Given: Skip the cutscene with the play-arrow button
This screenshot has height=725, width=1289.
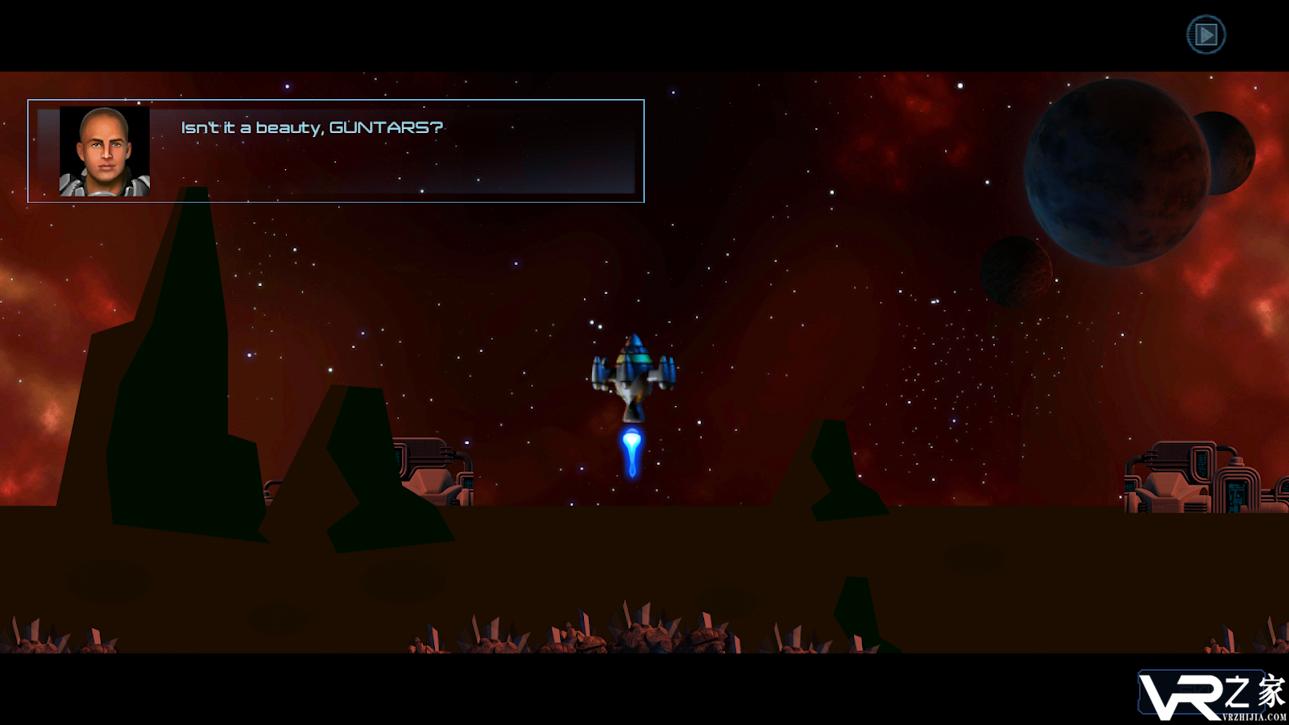Looking at the screenshot, I should click(1205, 35).
